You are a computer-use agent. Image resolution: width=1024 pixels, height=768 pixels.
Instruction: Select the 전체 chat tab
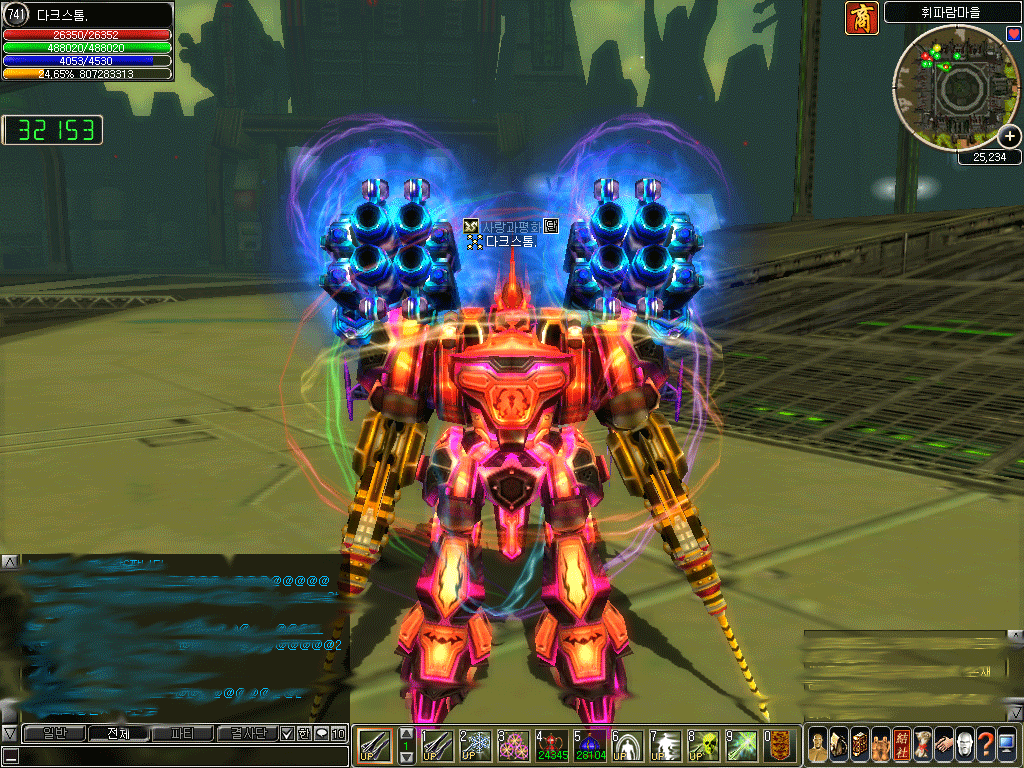point(117,733)
